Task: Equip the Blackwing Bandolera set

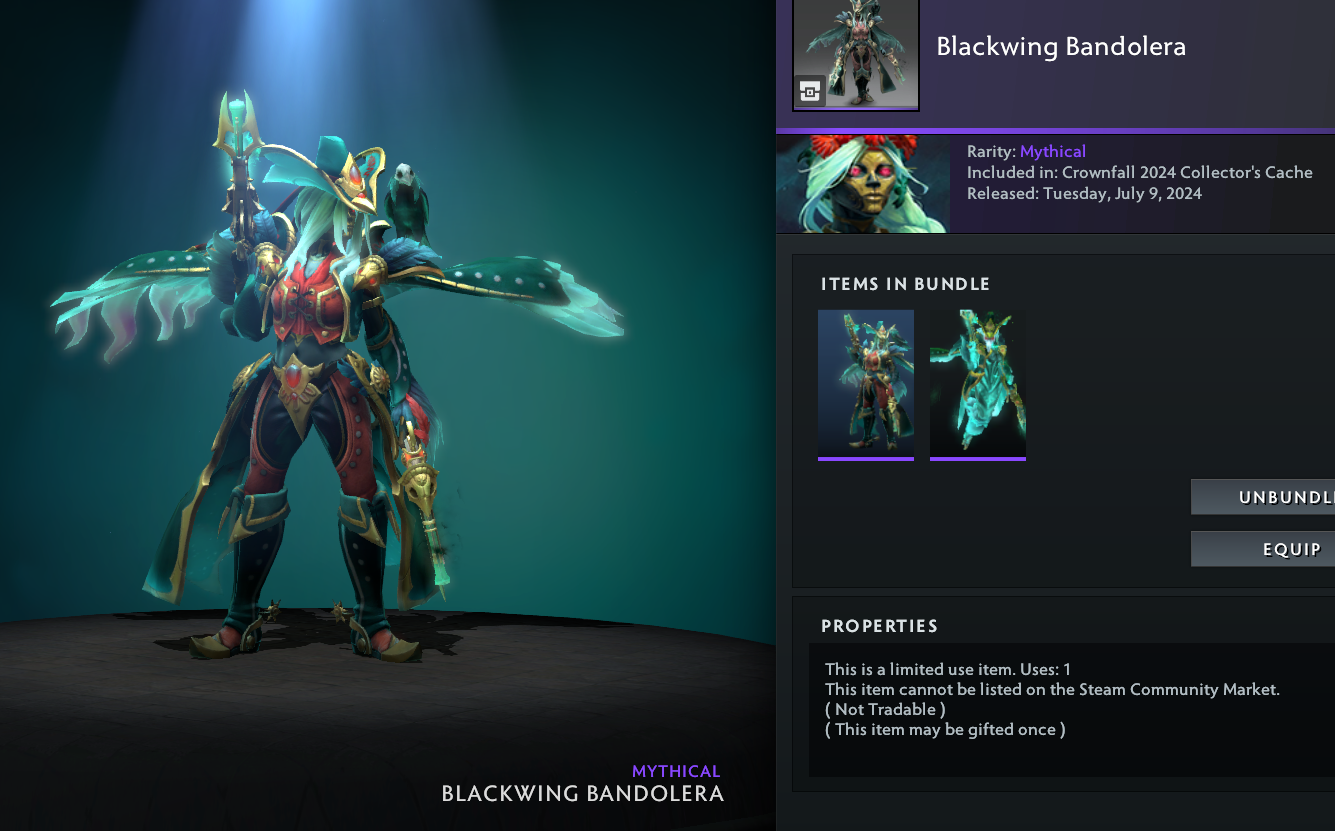Action: point(1263,549)
